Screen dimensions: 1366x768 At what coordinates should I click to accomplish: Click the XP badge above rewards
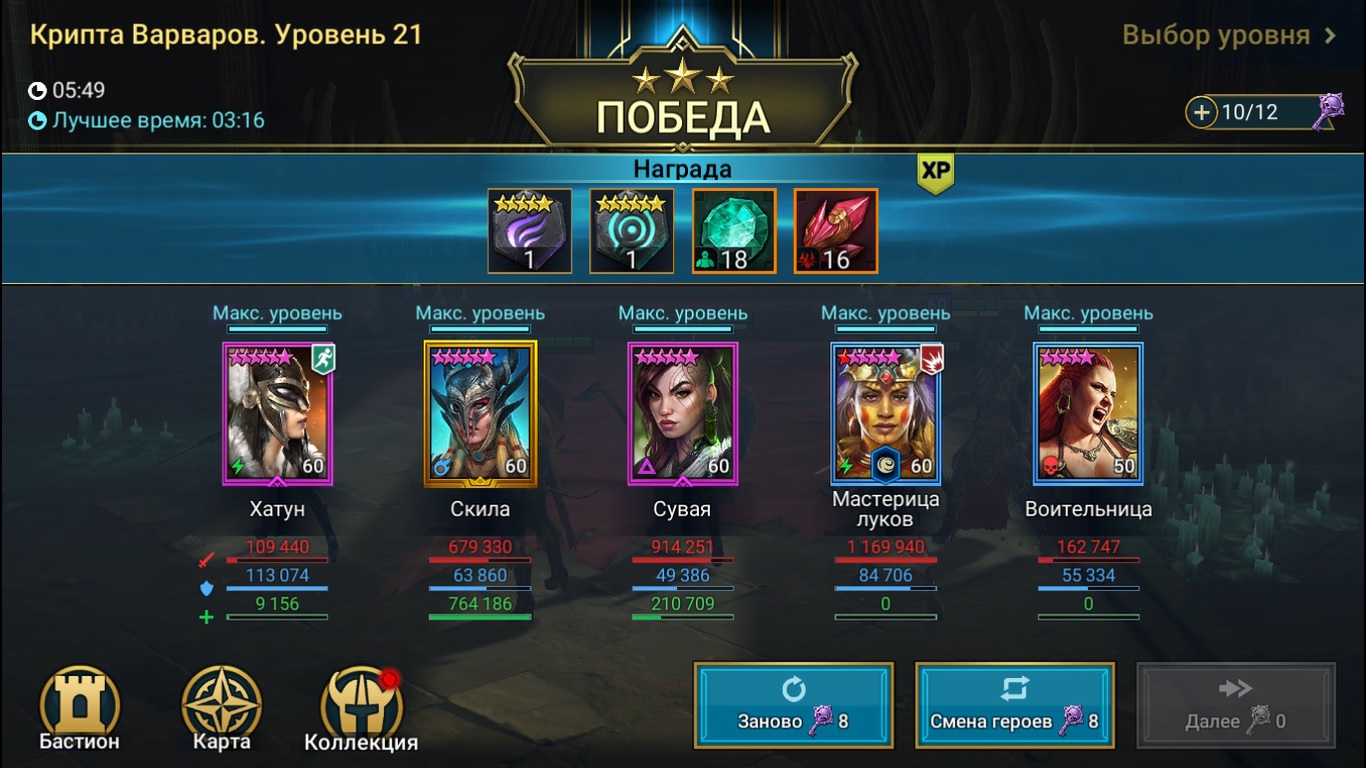coord(934,172)
